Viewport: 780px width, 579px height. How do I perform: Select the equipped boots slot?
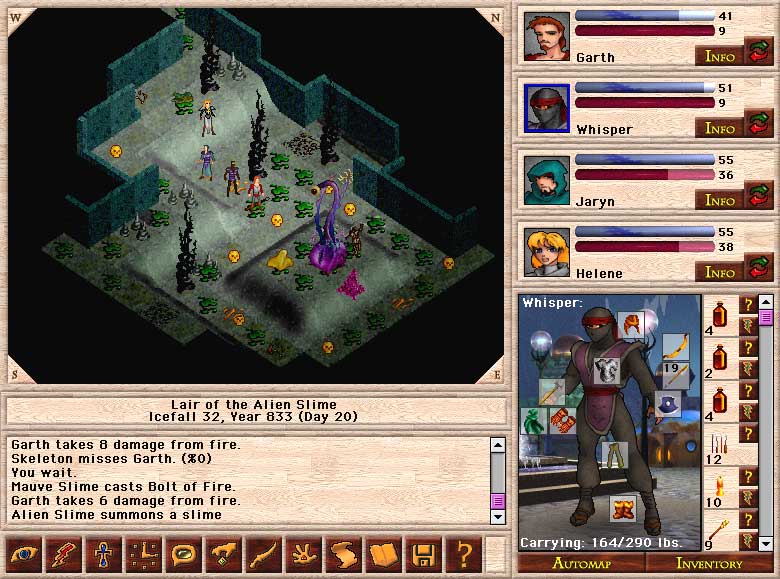(624, 508)
